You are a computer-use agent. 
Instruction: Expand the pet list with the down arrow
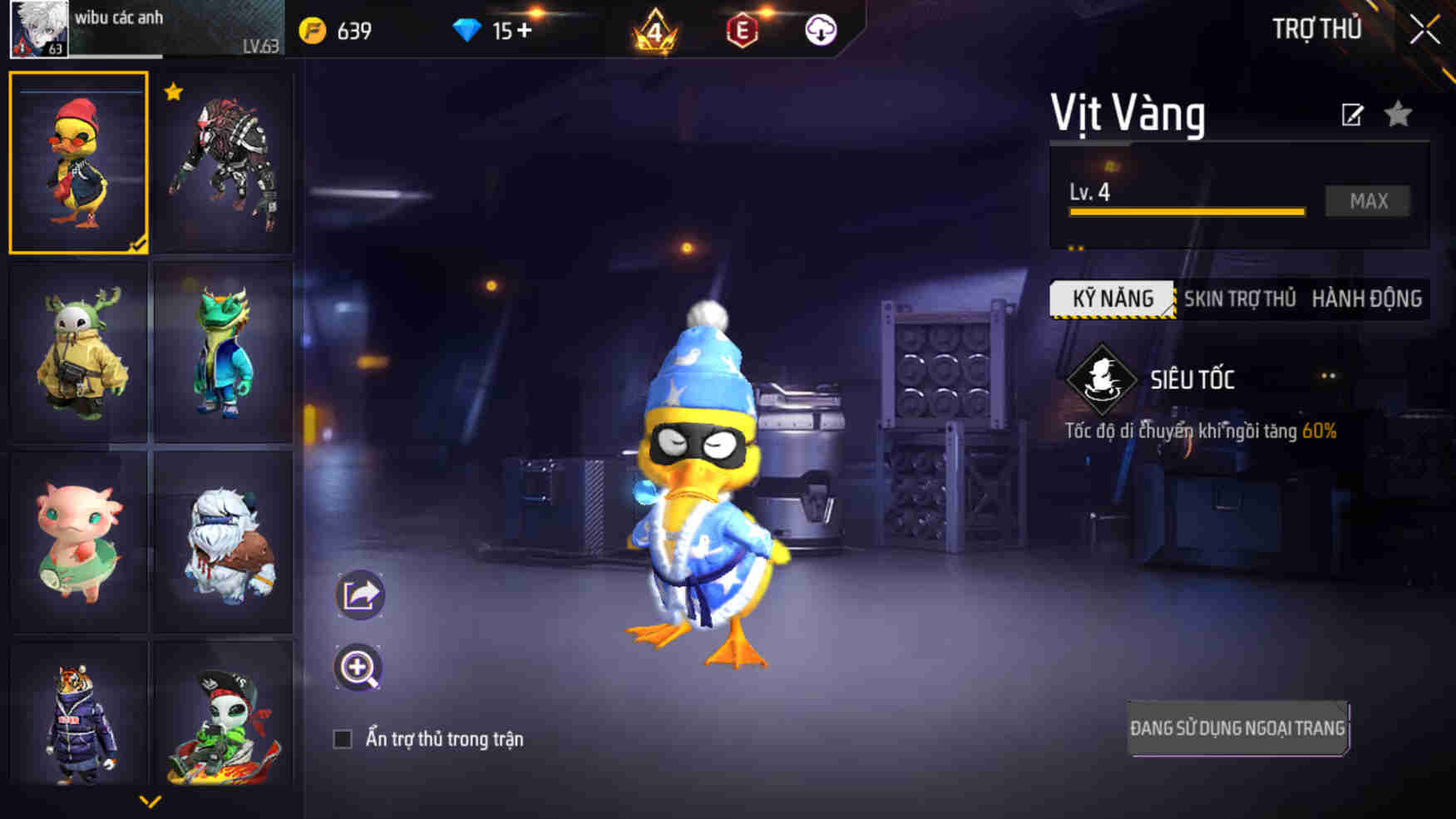point(150,801)
